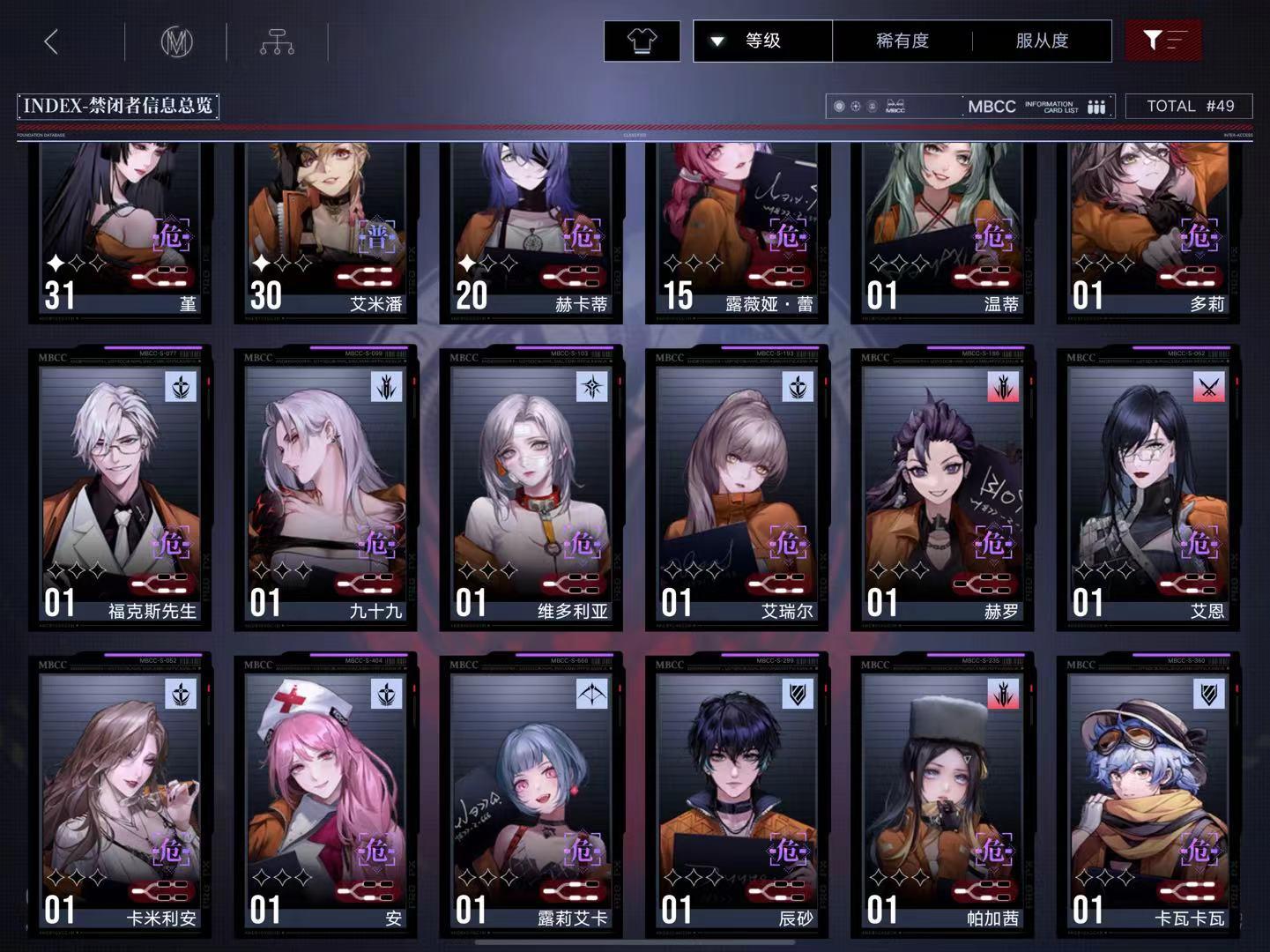Click the faction emblem on 福克斯先生's card
The image size is (1270, 952).
pos(181,387)
